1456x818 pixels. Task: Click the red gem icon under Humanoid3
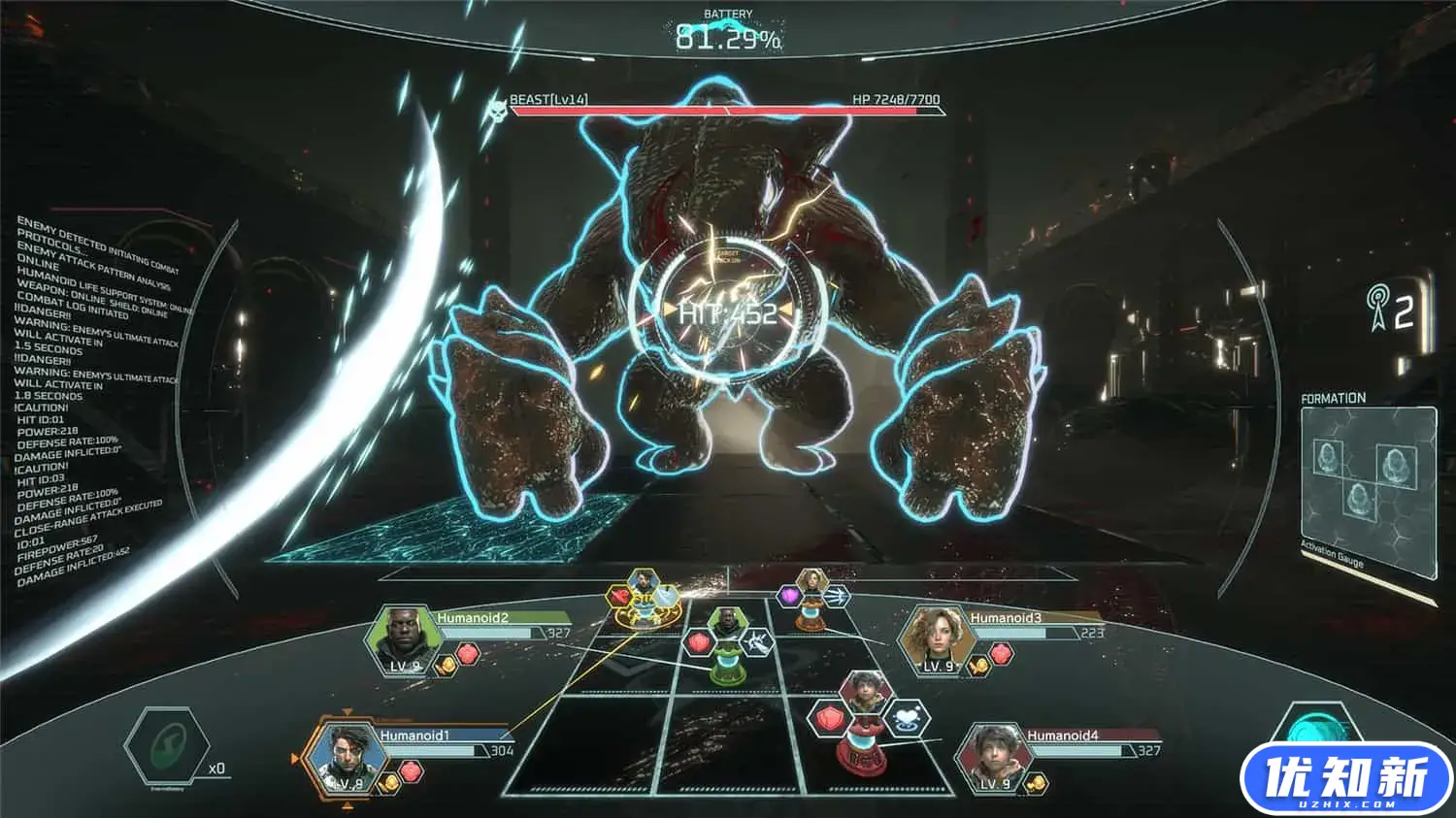1001,655
